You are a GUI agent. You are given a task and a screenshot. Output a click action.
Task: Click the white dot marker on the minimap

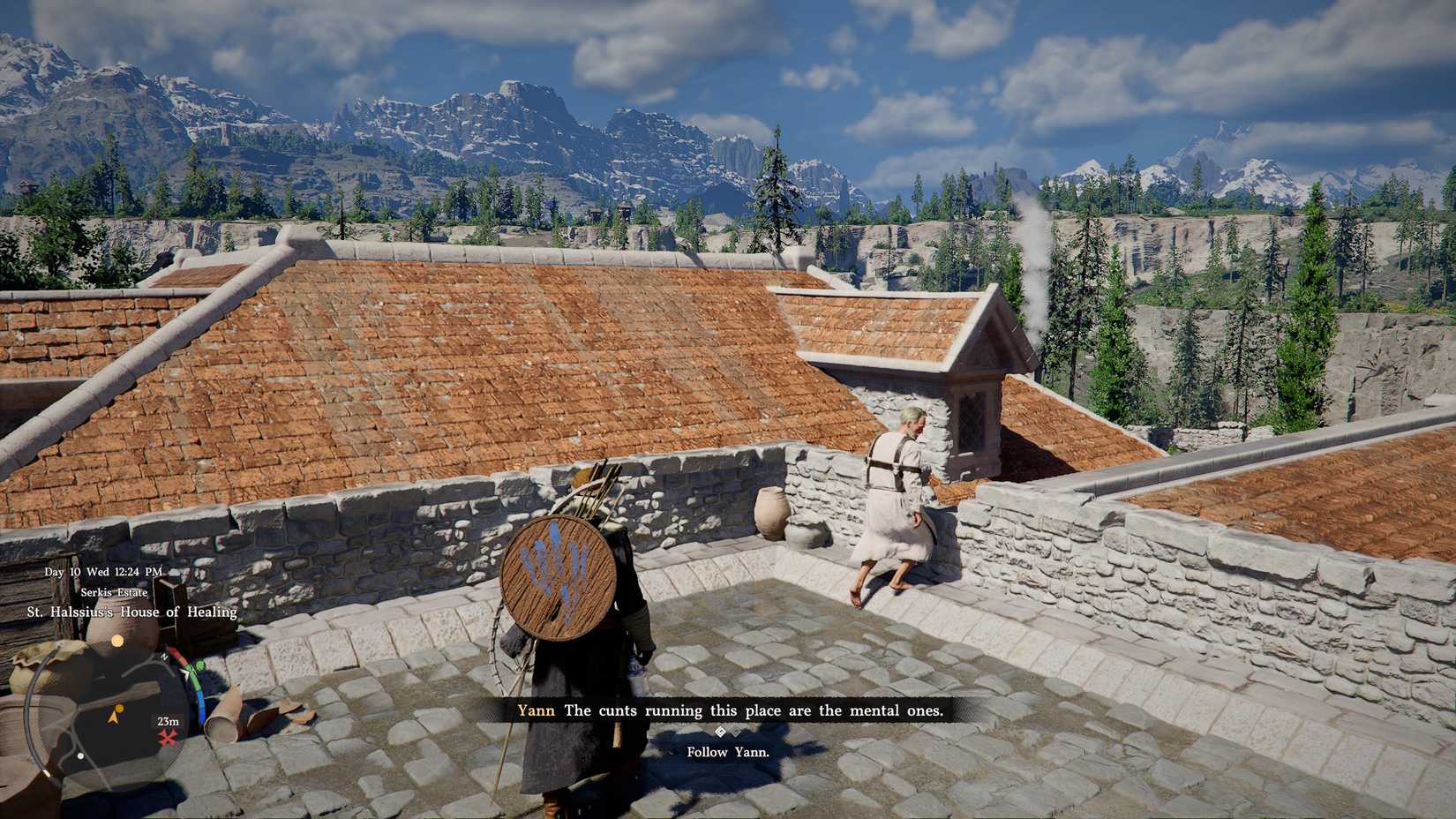[81, 755]
